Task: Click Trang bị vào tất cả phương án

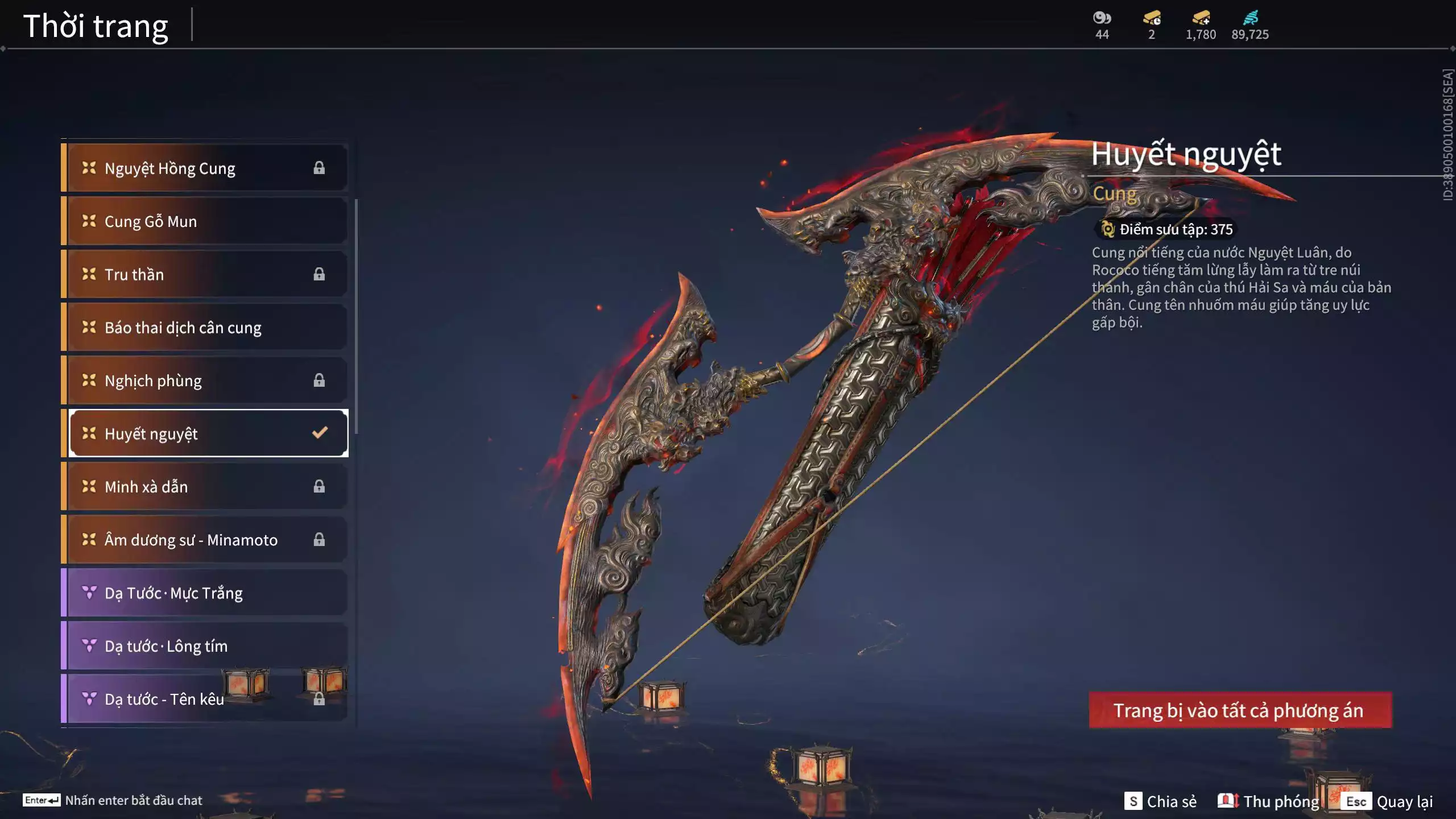Action: tap(1240, 710)
